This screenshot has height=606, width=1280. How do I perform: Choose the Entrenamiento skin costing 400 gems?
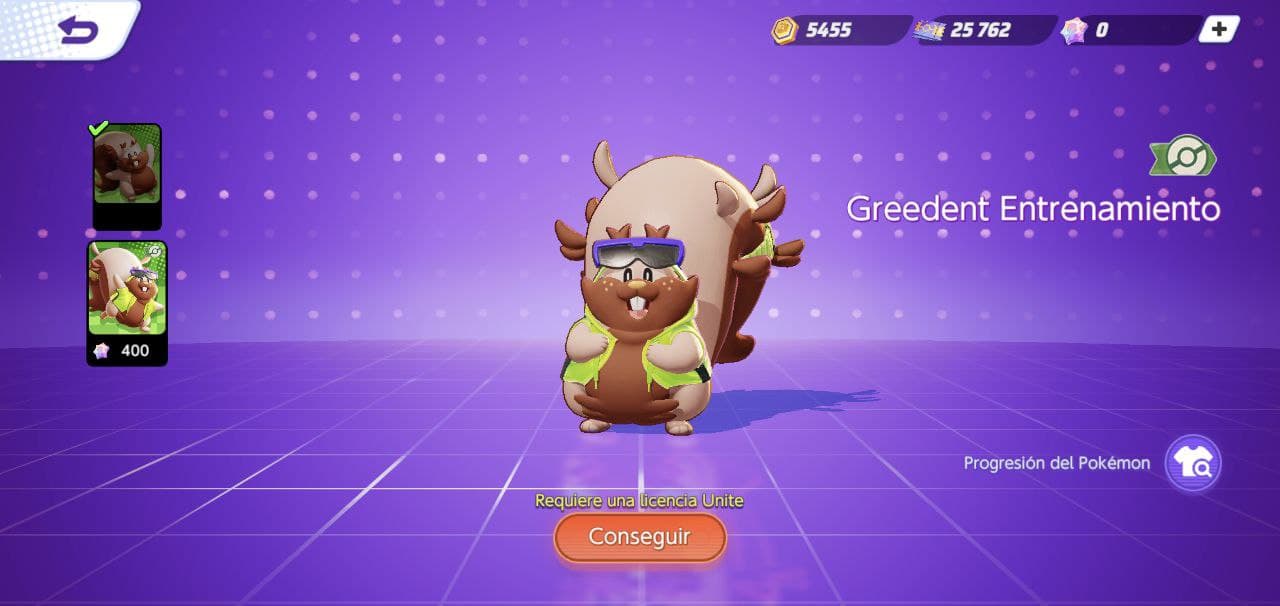click(x=127, y=300)
